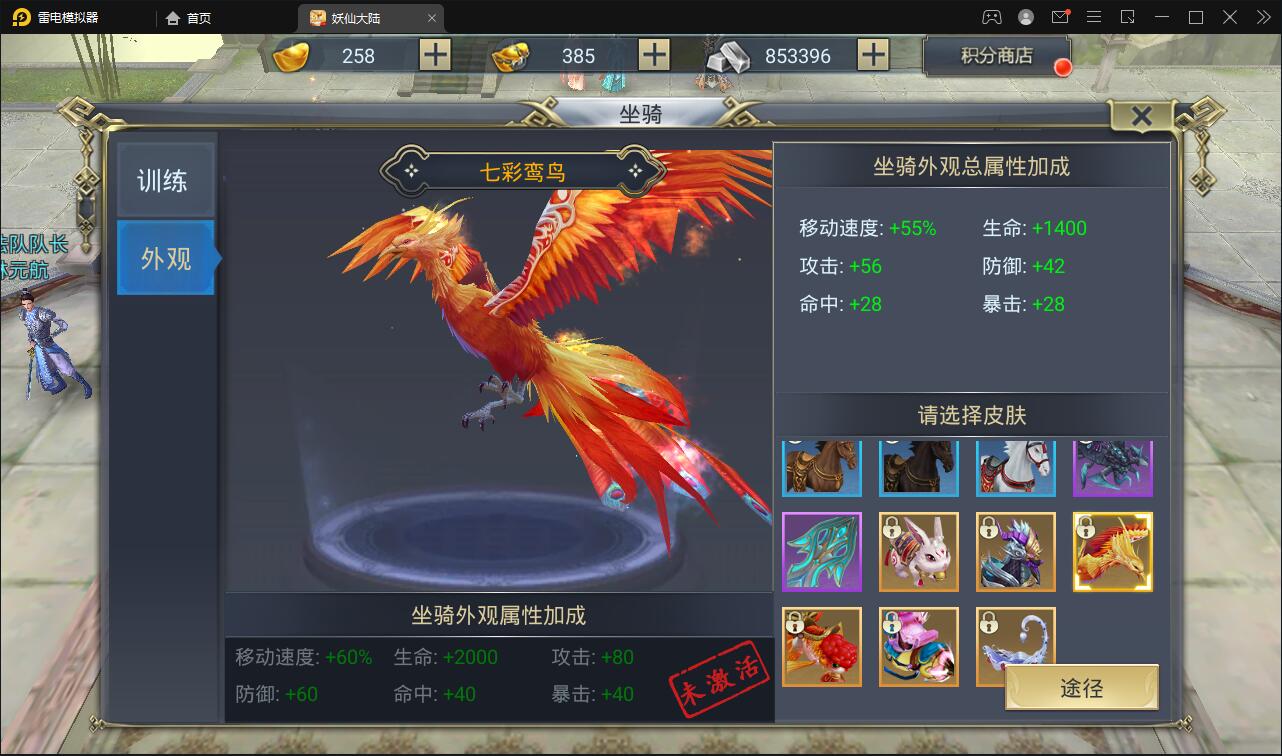Click the screen capture icon in the title bar
Image resolution: width=1282 pixels, height=756 pixels.
[x=1126, y=16]
